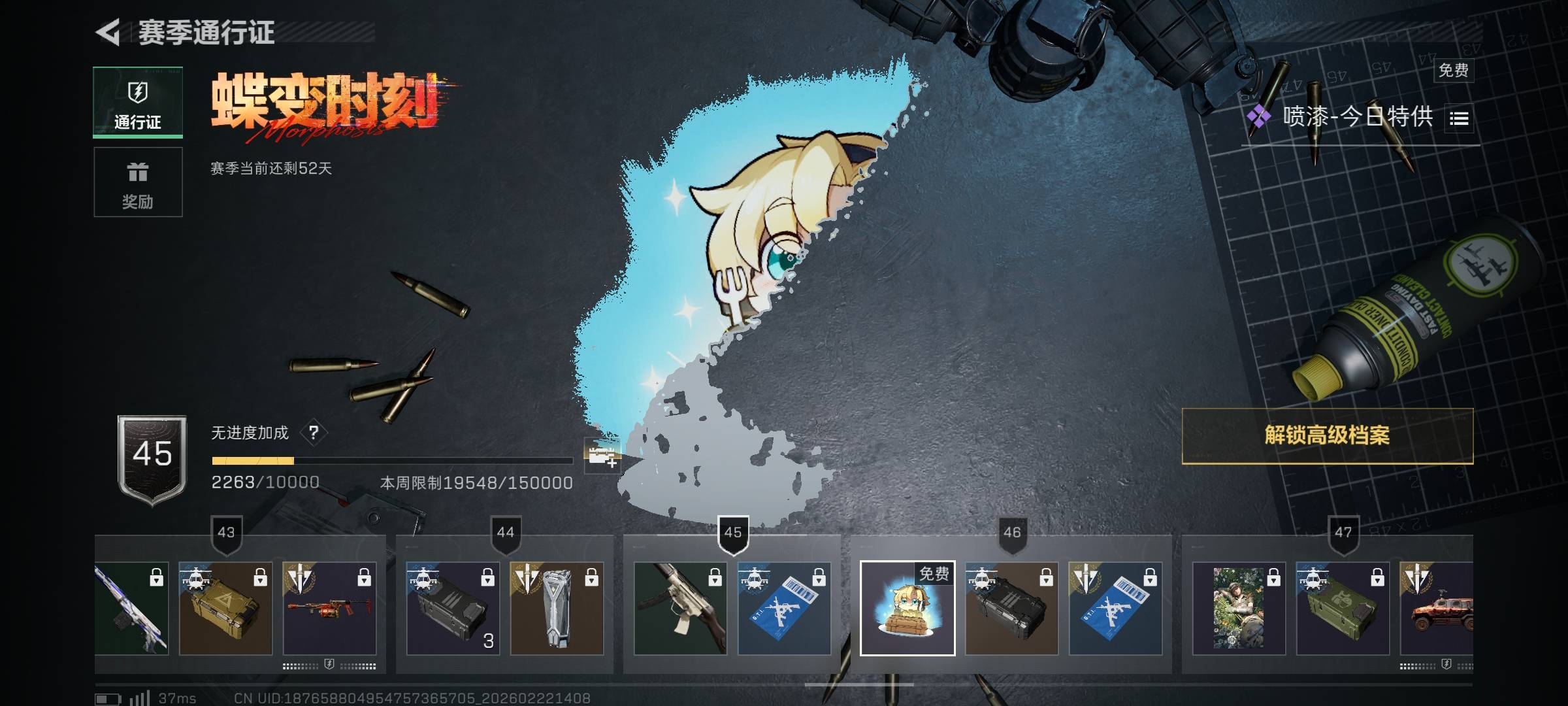
Task: Pick the level 43 tan supply crate reward
Action: pos(225,608)
